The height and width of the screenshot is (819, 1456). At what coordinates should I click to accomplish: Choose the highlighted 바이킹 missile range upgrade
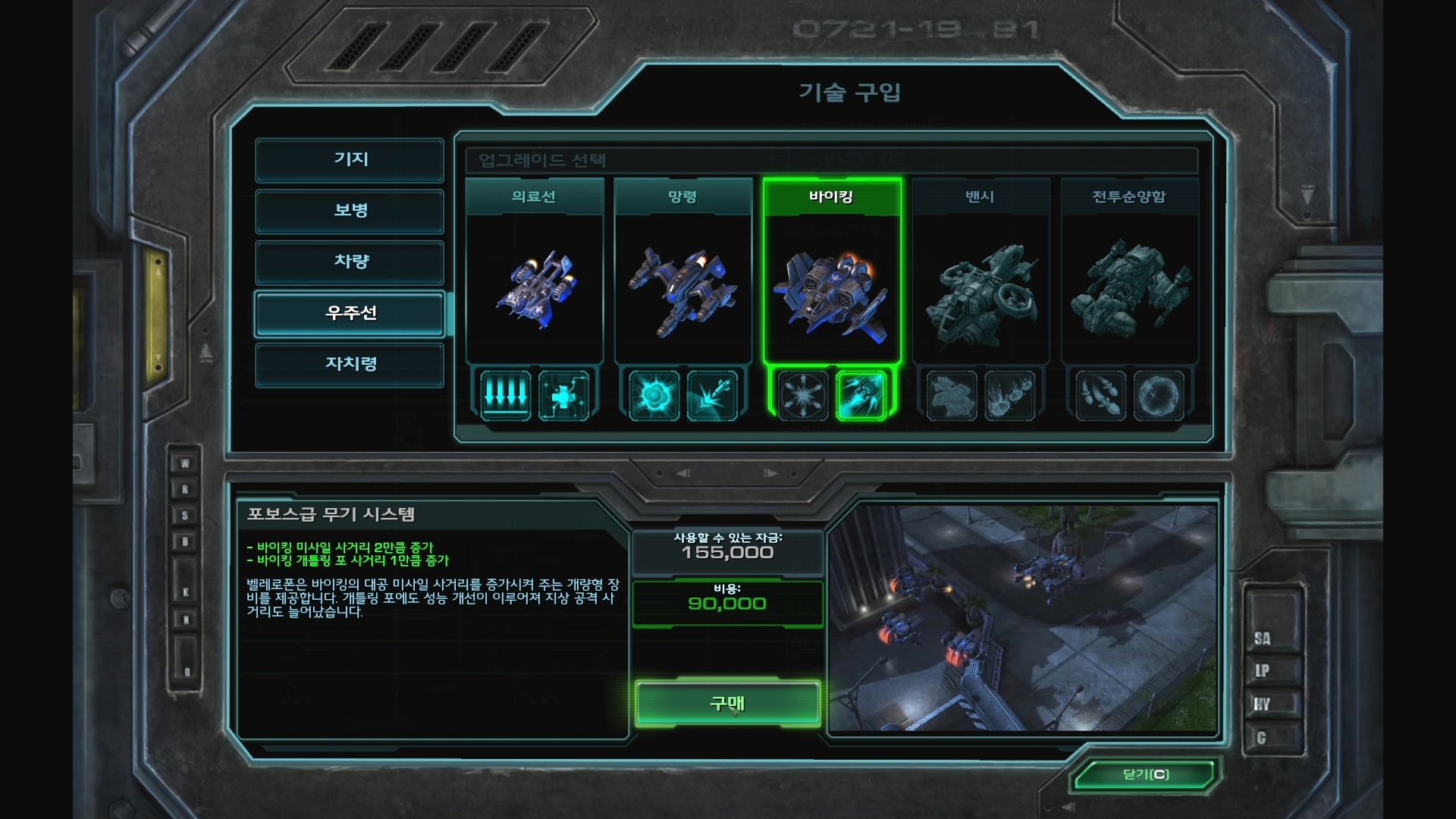pos(861,395)
